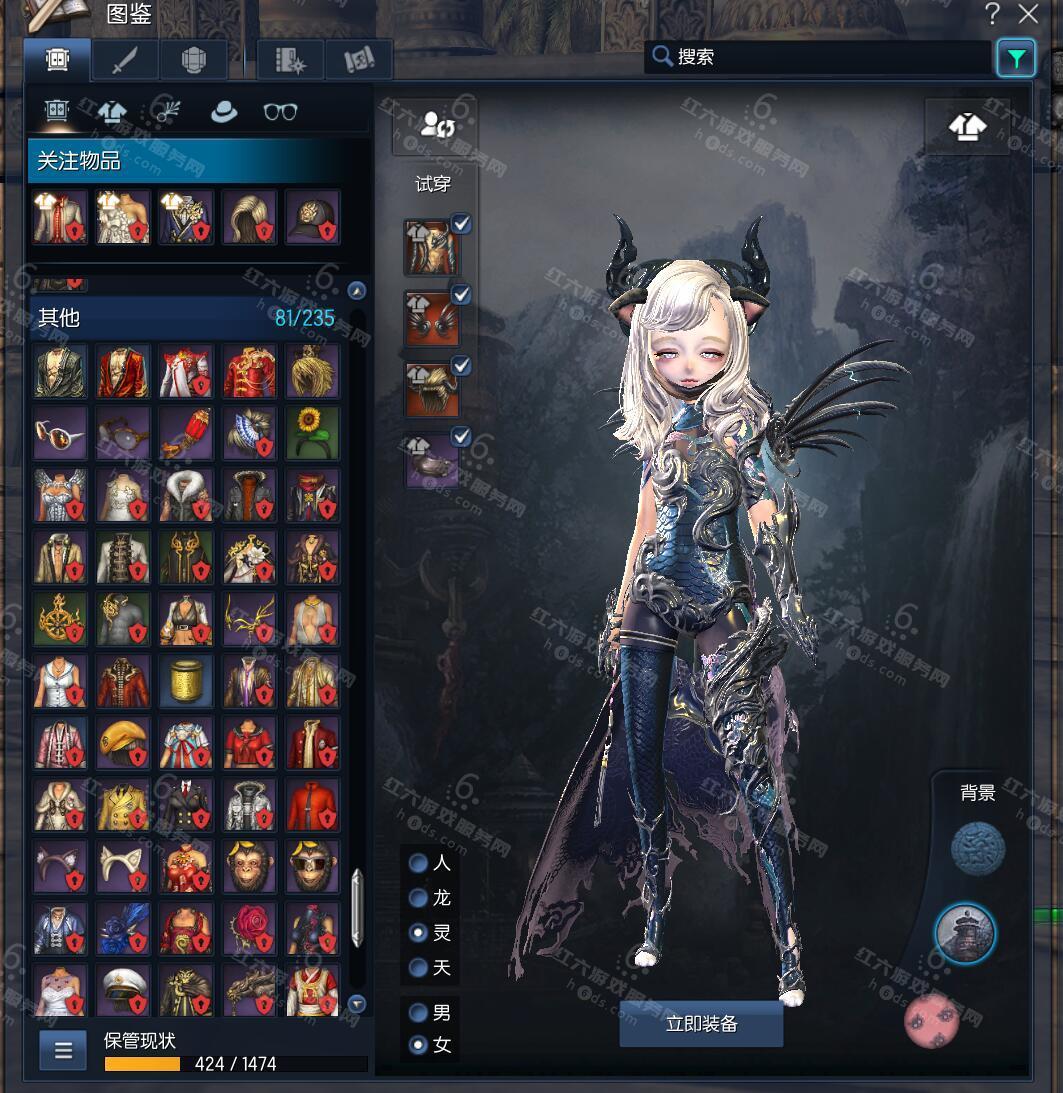Select the 龙 race option
The image size is (1063, 1093).
[419, 898]
